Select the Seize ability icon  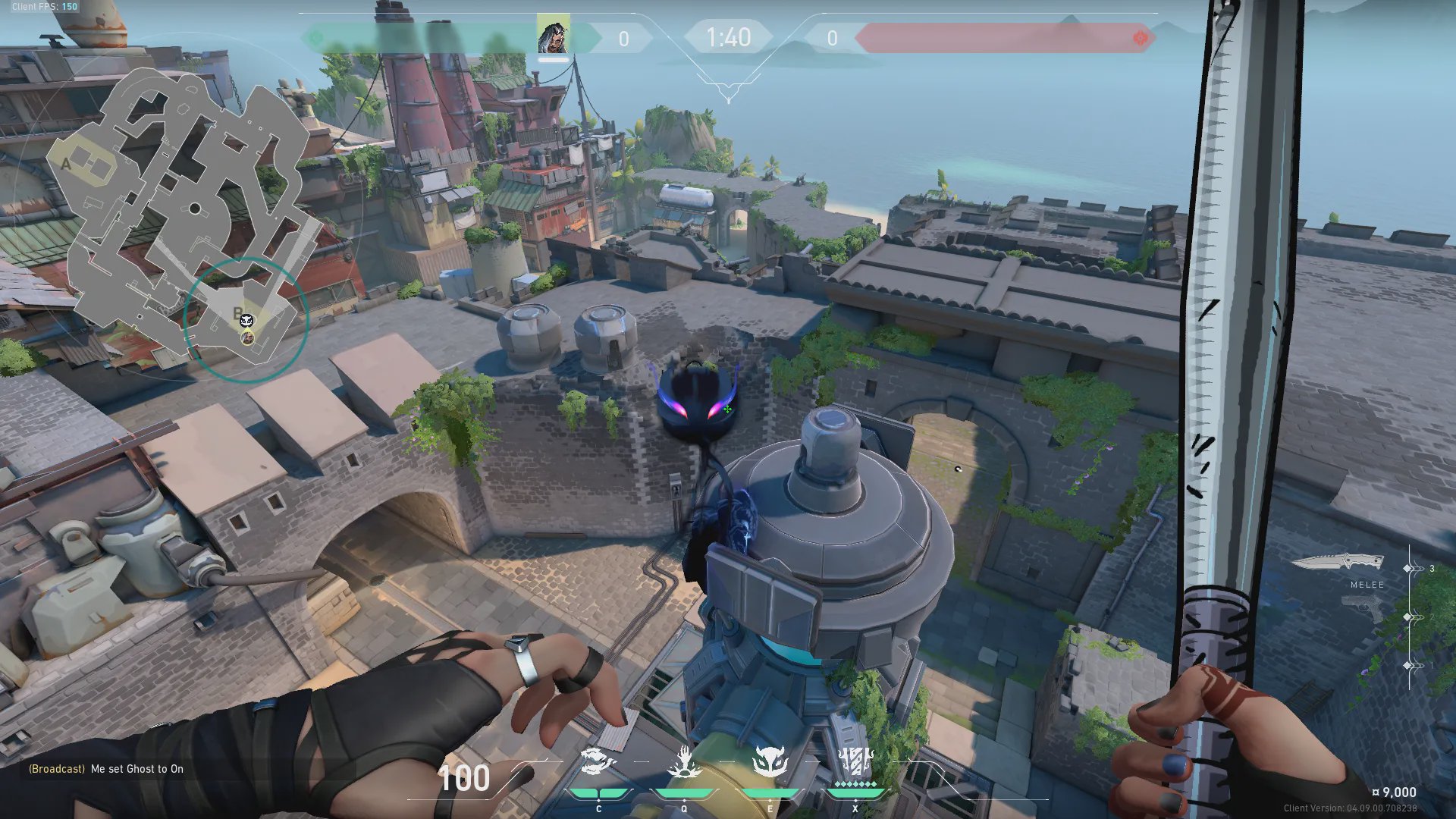(684, 762)
